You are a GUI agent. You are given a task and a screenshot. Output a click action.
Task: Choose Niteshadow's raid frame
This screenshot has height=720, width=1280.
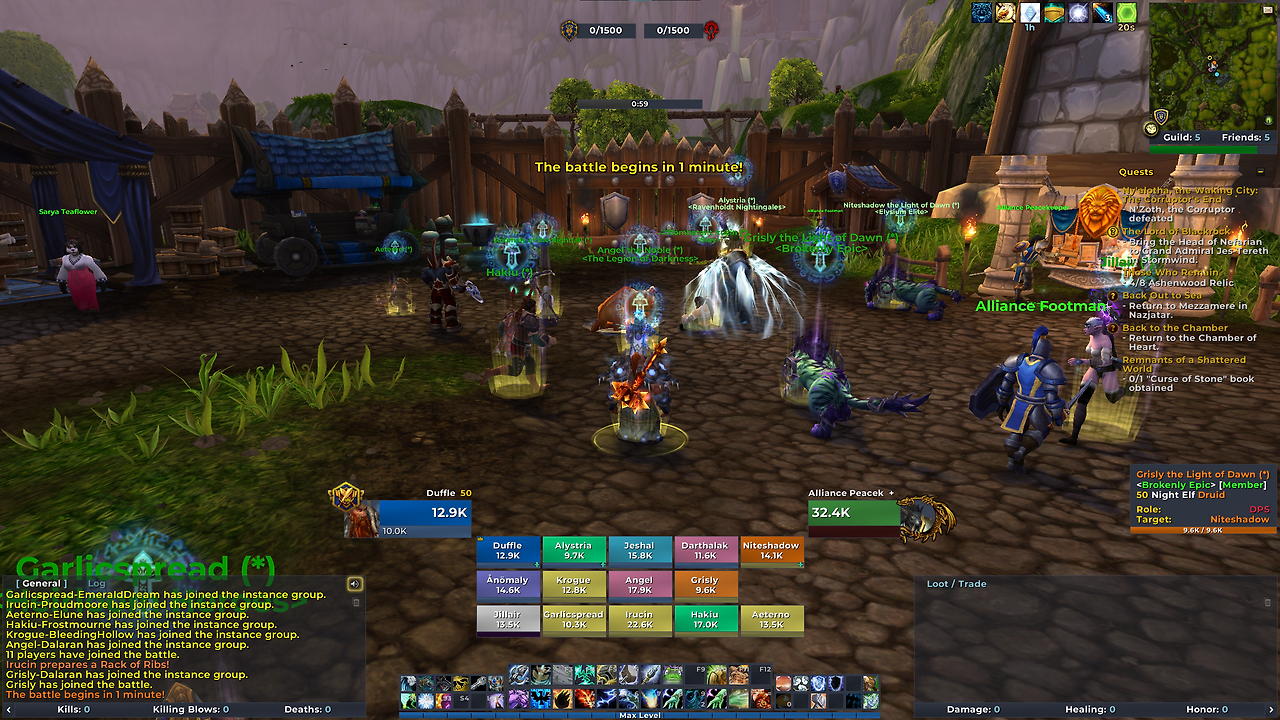(771, 551)
